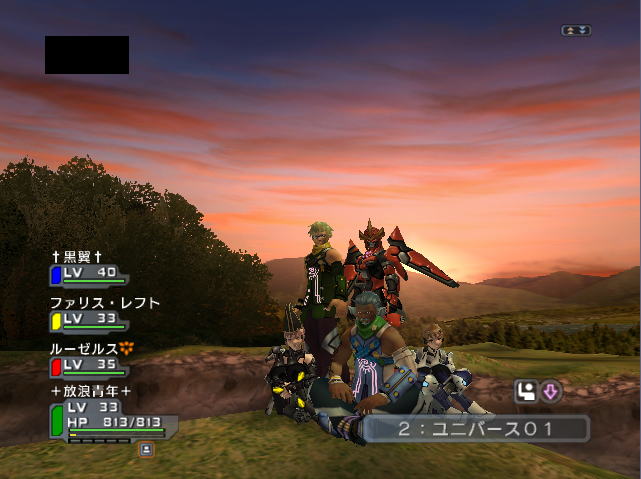Click the seated person status icon

pyautogui.click(x=526, y=392)
